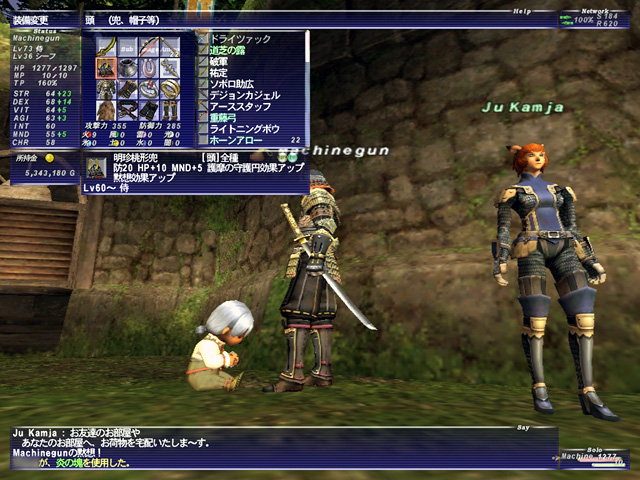Select the main weapon katana slot

[x=106, y=47]
